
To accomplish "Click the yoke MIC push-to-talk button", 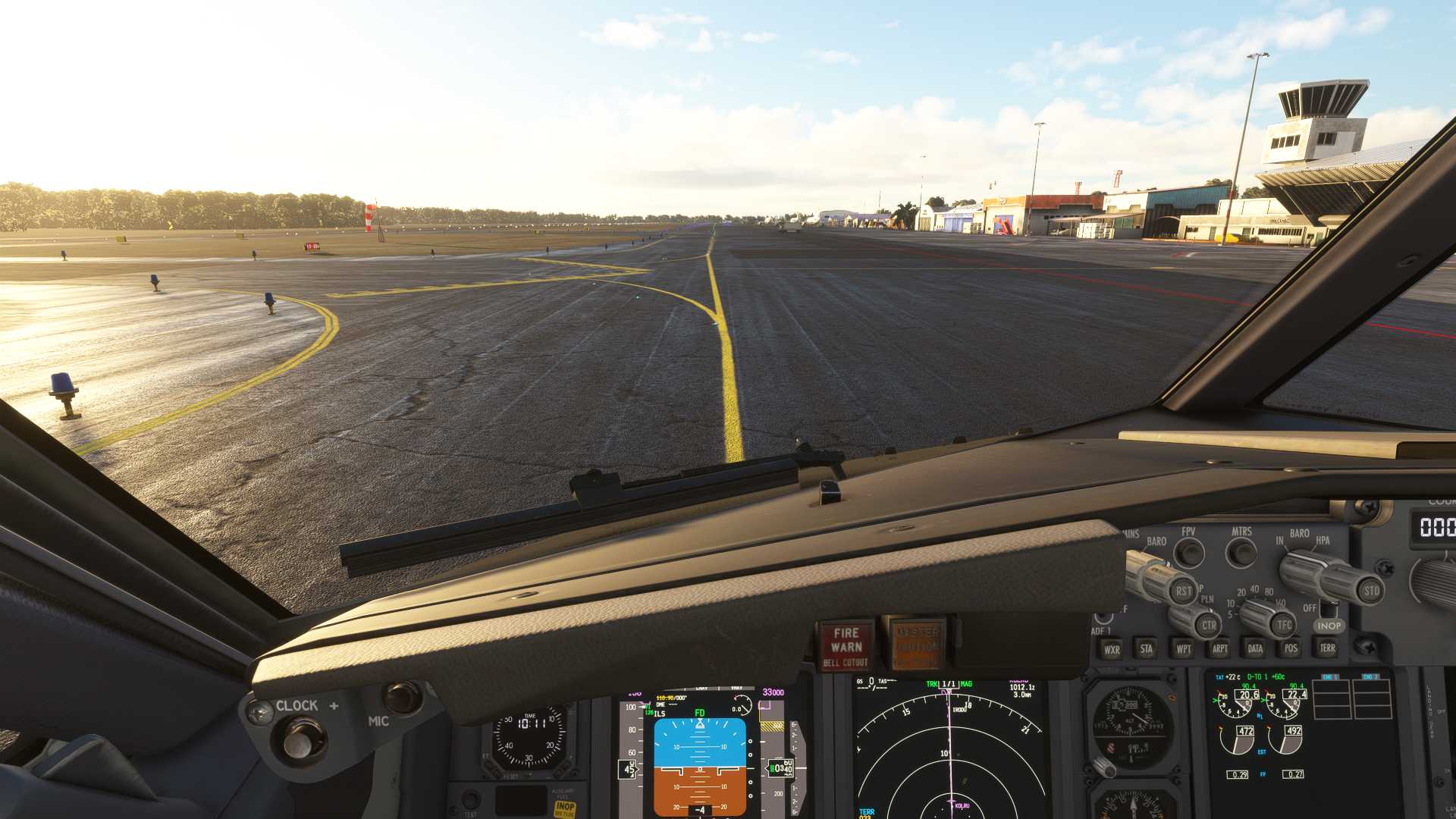I will [x=403, y=697].
